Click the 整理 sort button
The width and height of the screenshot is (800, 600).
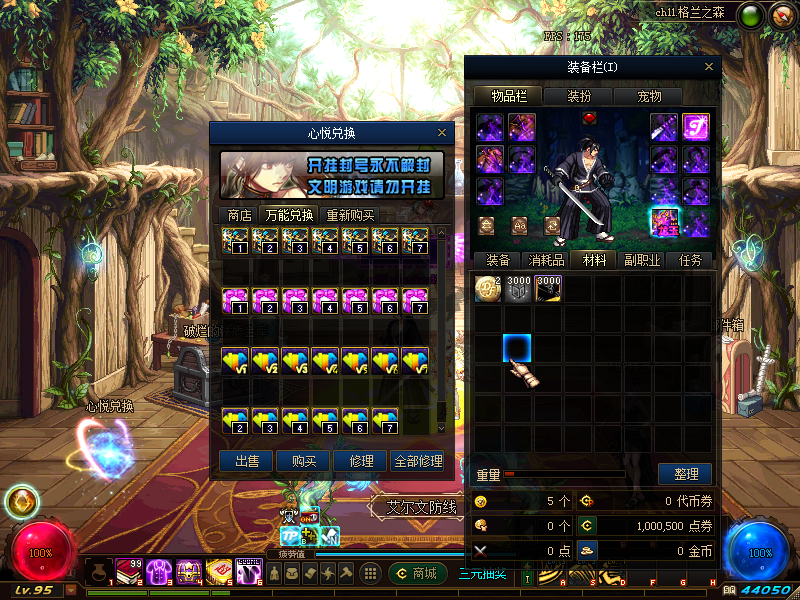[685, 474]
